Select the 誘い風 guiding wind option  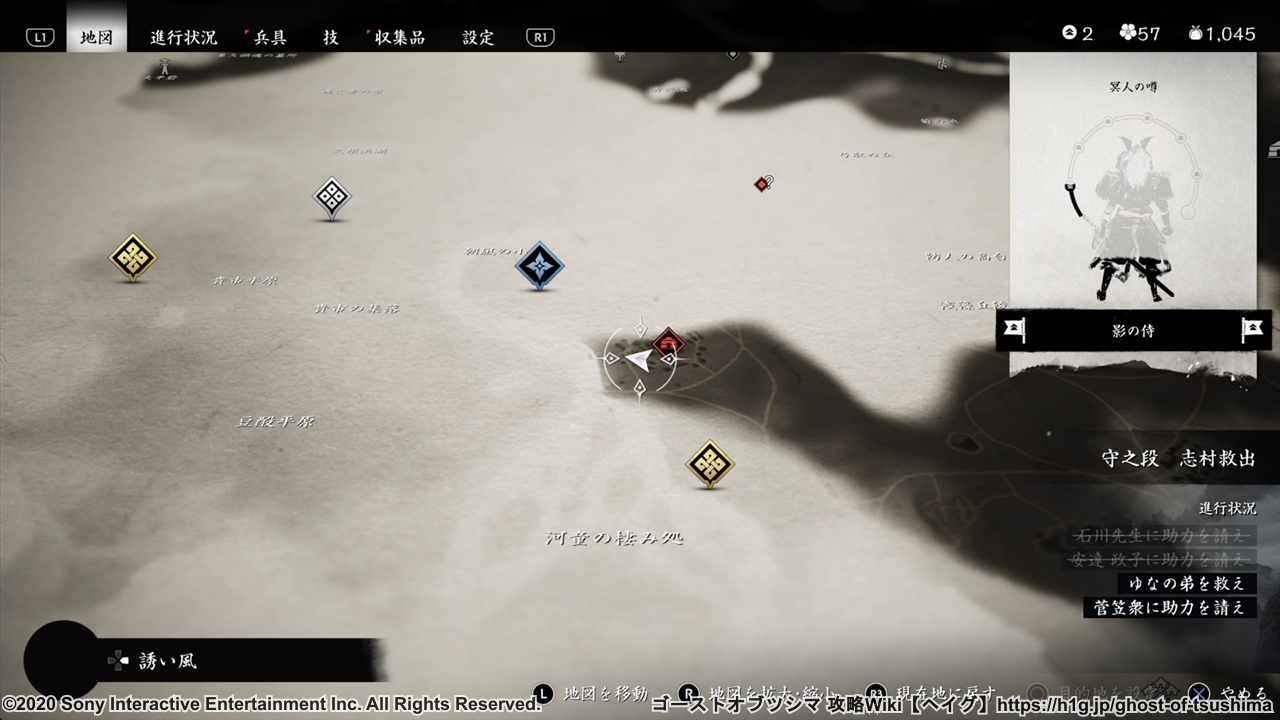tap(167, 661)
